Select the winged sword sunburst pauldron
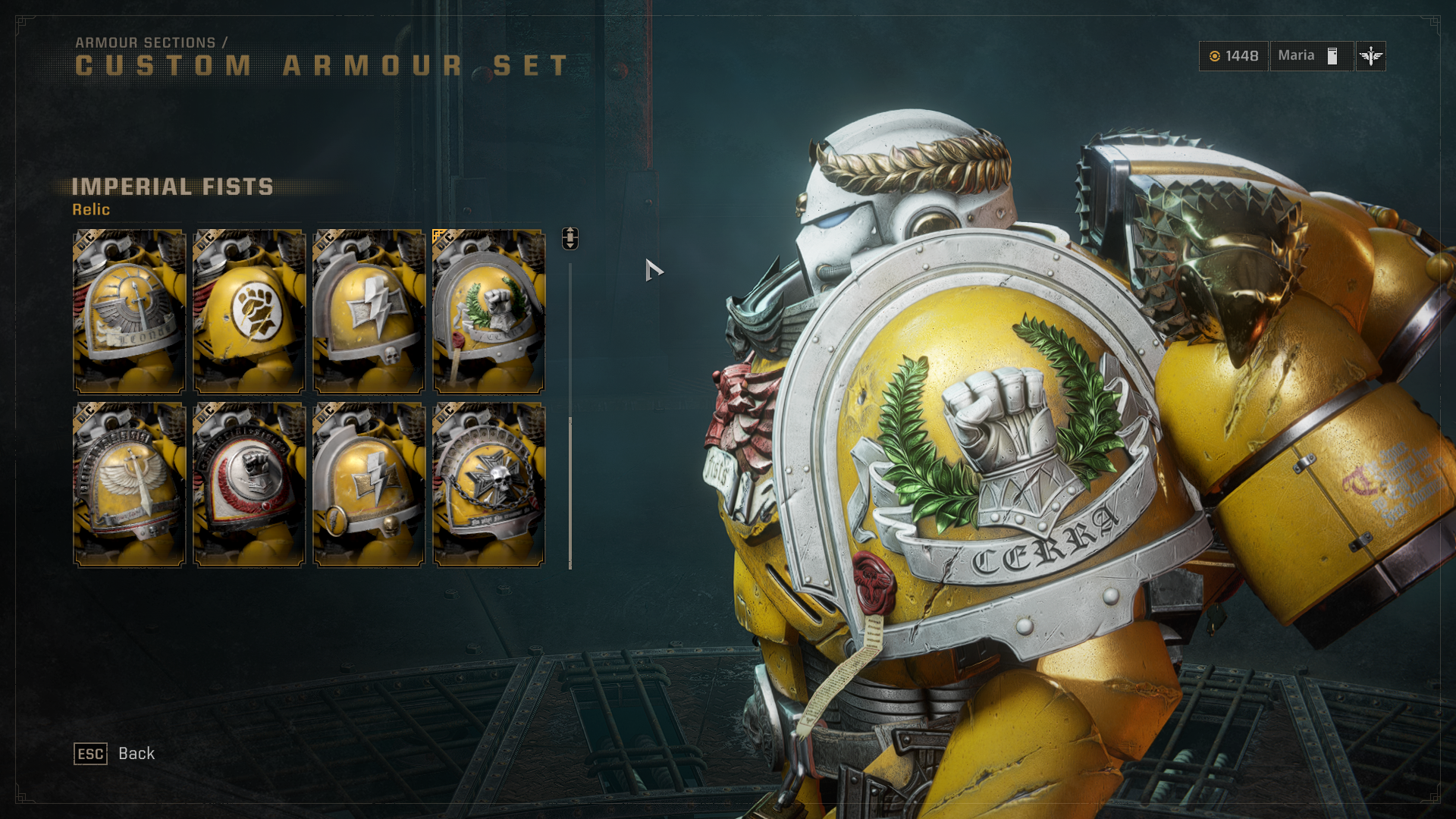The height and width of the screenshot is (819, 1456). click(x=129, y=311)
